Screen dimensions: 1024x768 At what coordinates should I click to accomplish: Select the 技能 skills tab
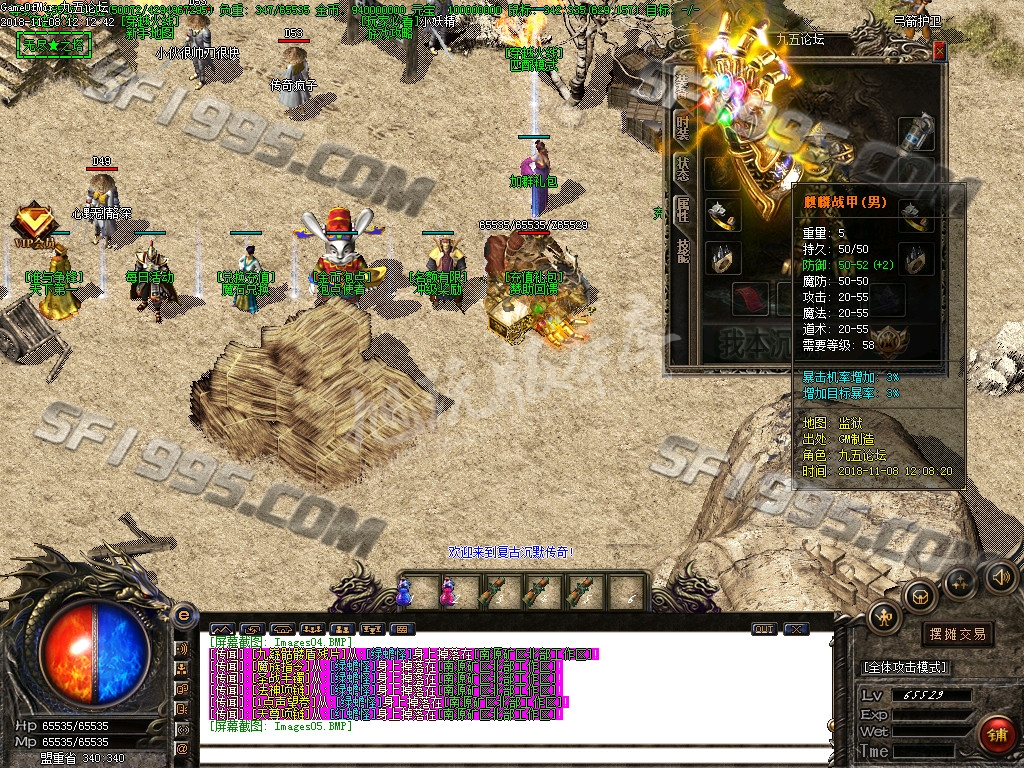coord(683,249)
